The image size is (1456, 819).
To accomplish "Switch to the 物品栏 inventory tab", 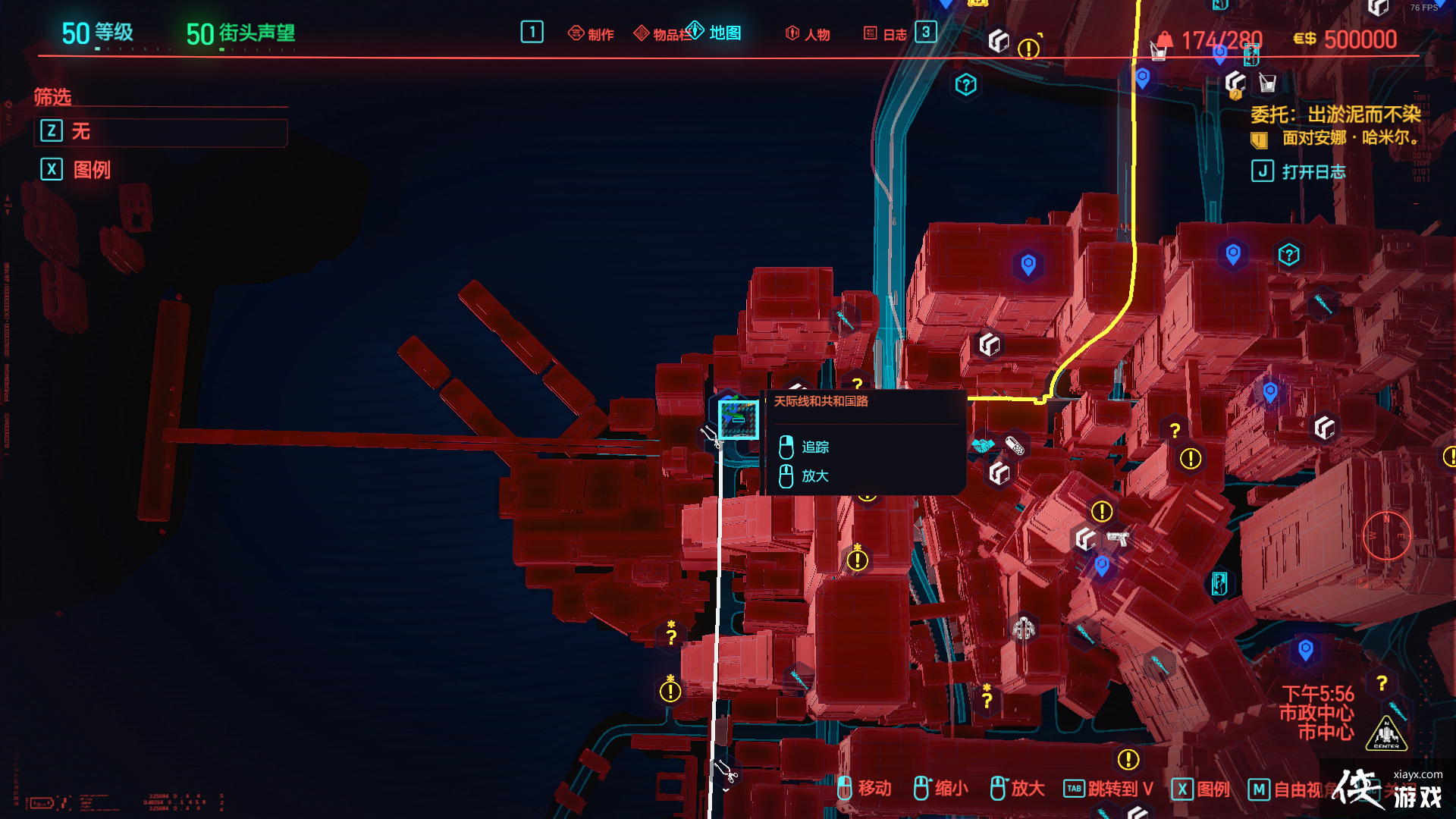I will 661,34.
